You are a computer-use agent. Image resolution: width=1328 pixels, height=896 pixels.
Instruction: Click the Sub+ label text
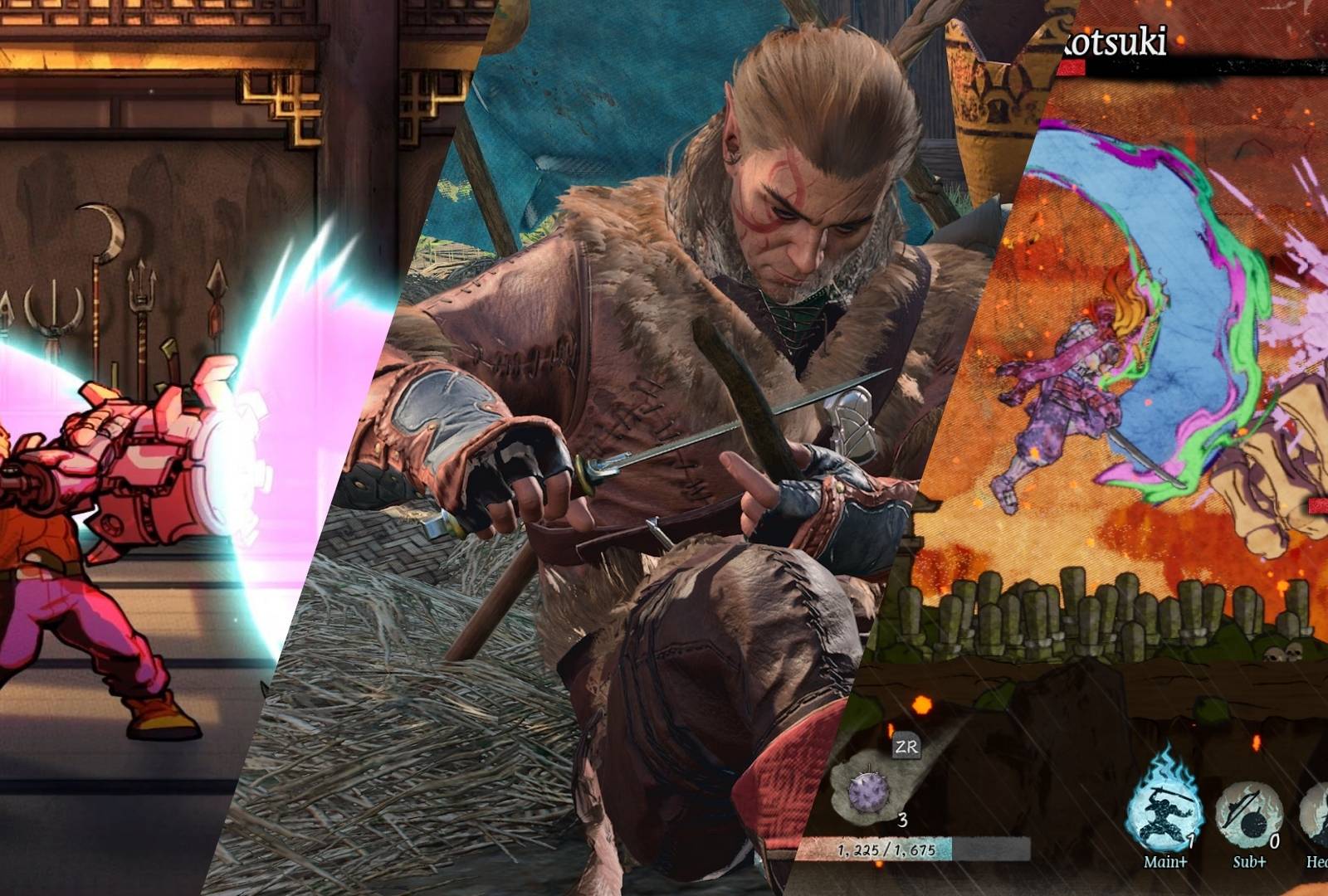point(1249,861)
